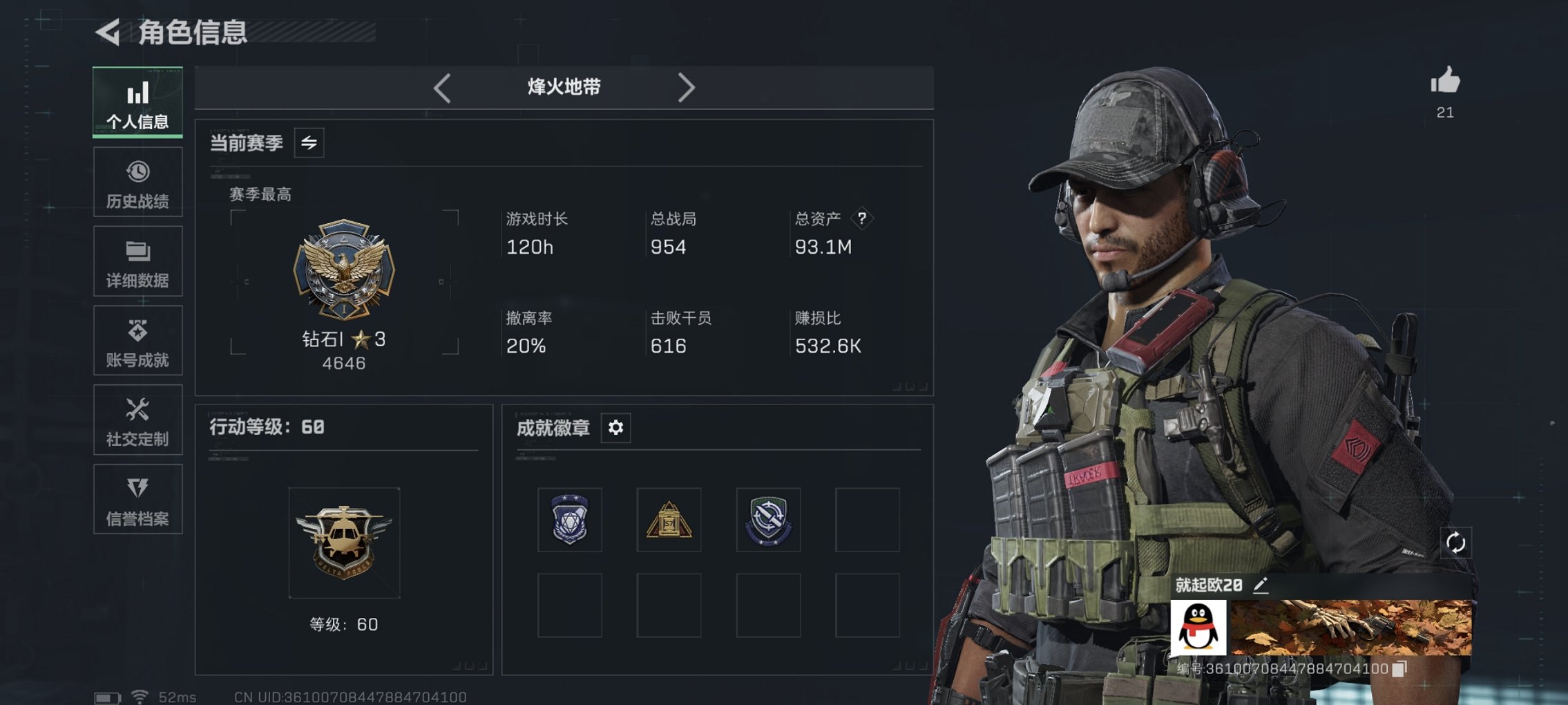Click the right arrow after 烽火地带
The image size is (1568, 705).
[687, 87]
